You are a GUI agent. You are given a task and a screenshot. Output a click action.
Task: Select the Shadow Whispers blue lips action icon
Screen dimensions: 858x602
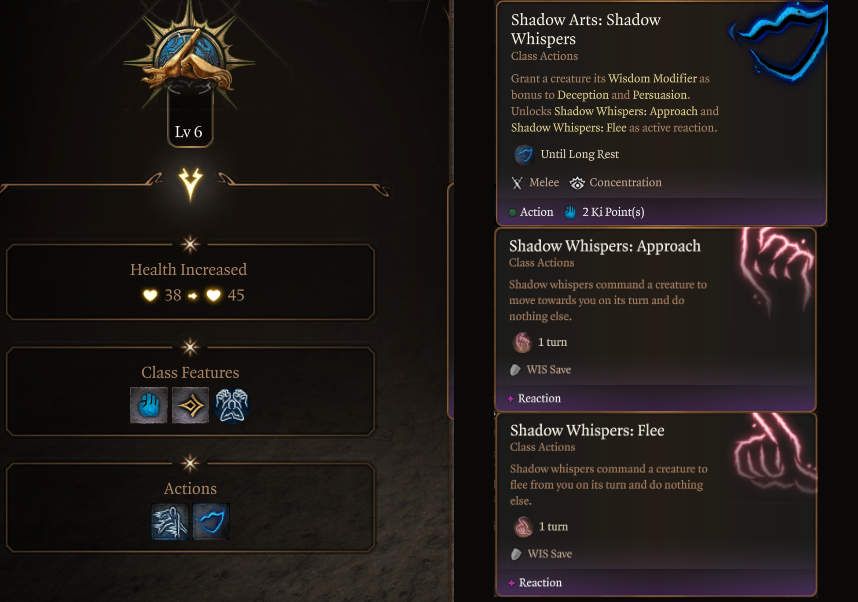(x=211, y=521)
